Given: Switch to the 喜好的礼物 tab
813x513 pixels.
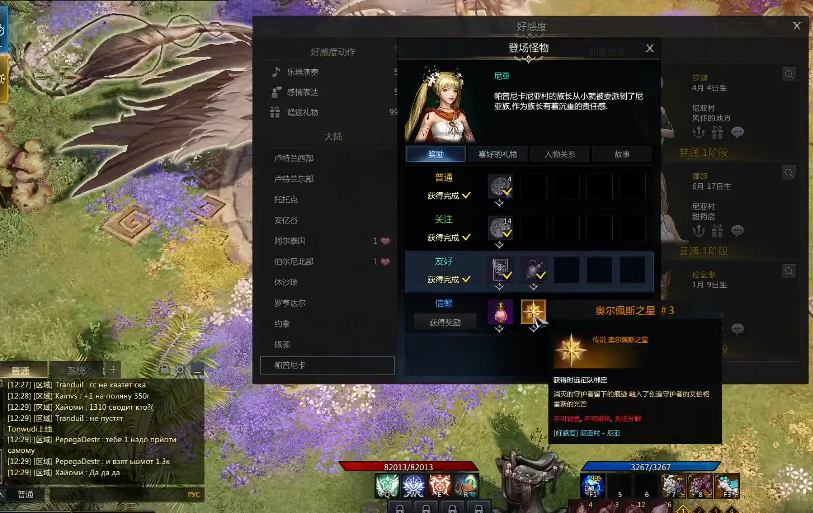Looking at the screenshot, I should 498,154.
